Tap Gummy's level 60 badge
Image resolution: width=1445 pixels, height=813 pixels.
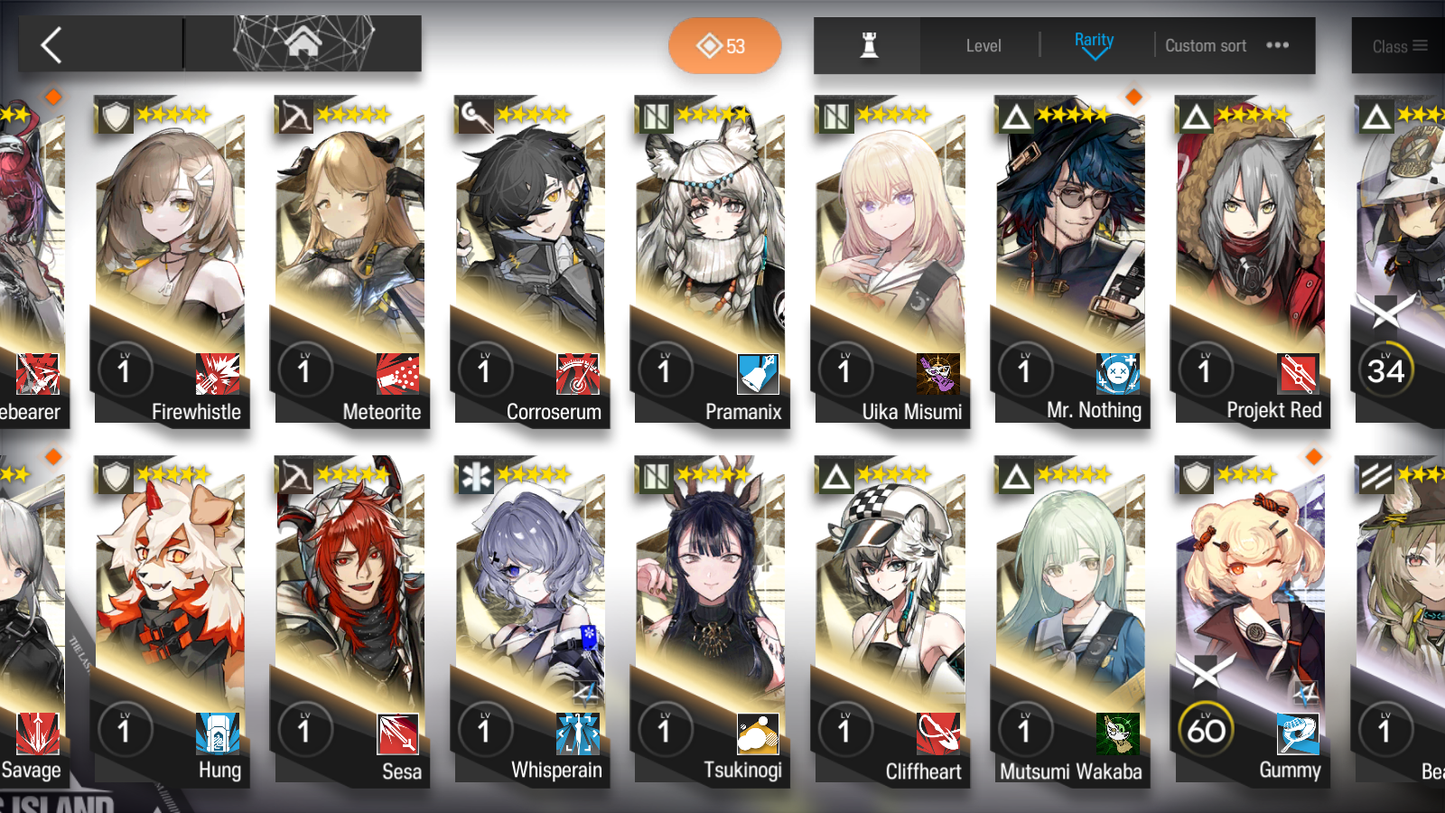click(x=1205, y=730)
